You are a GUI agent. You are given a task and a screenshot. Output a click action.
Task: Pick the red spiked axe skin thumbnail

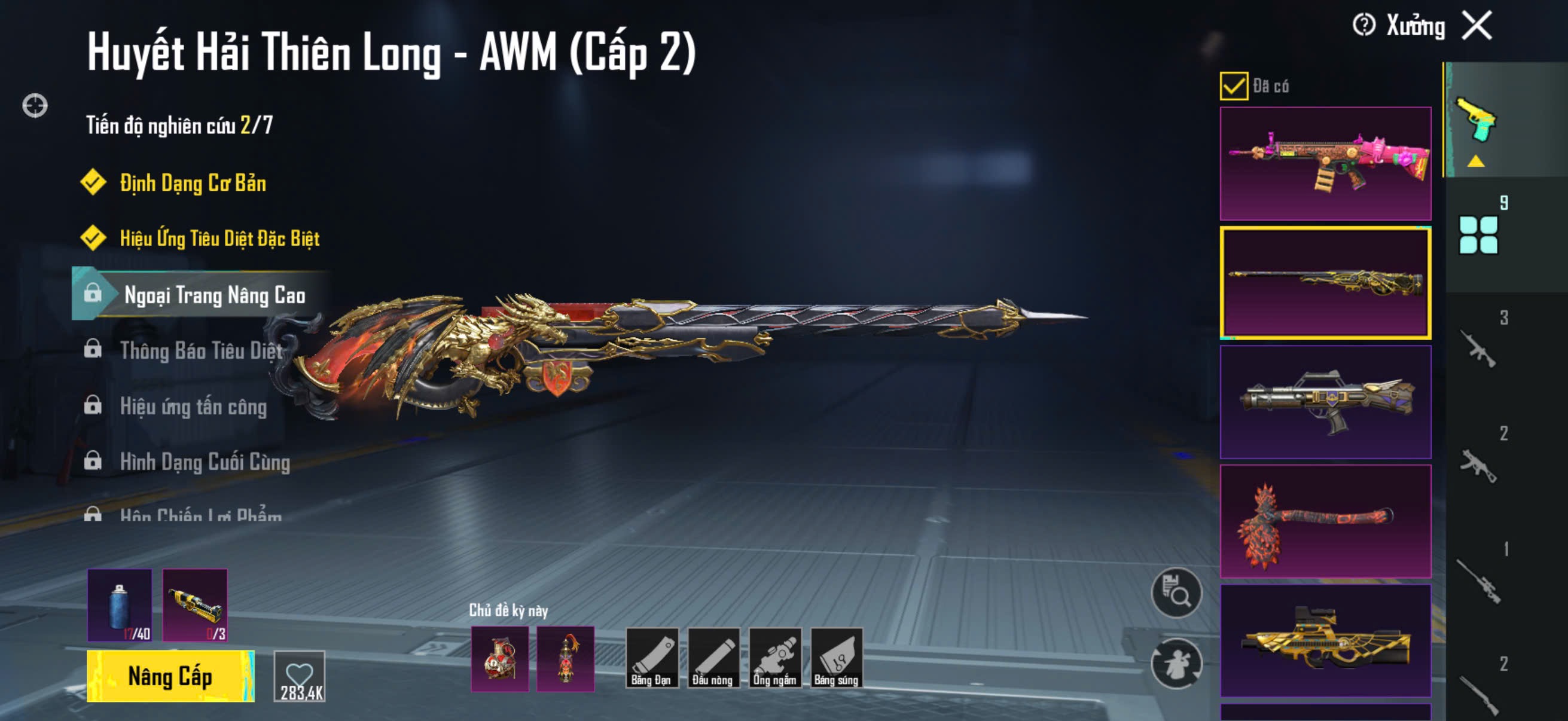pyautogui.click(x=1325, y=521)
